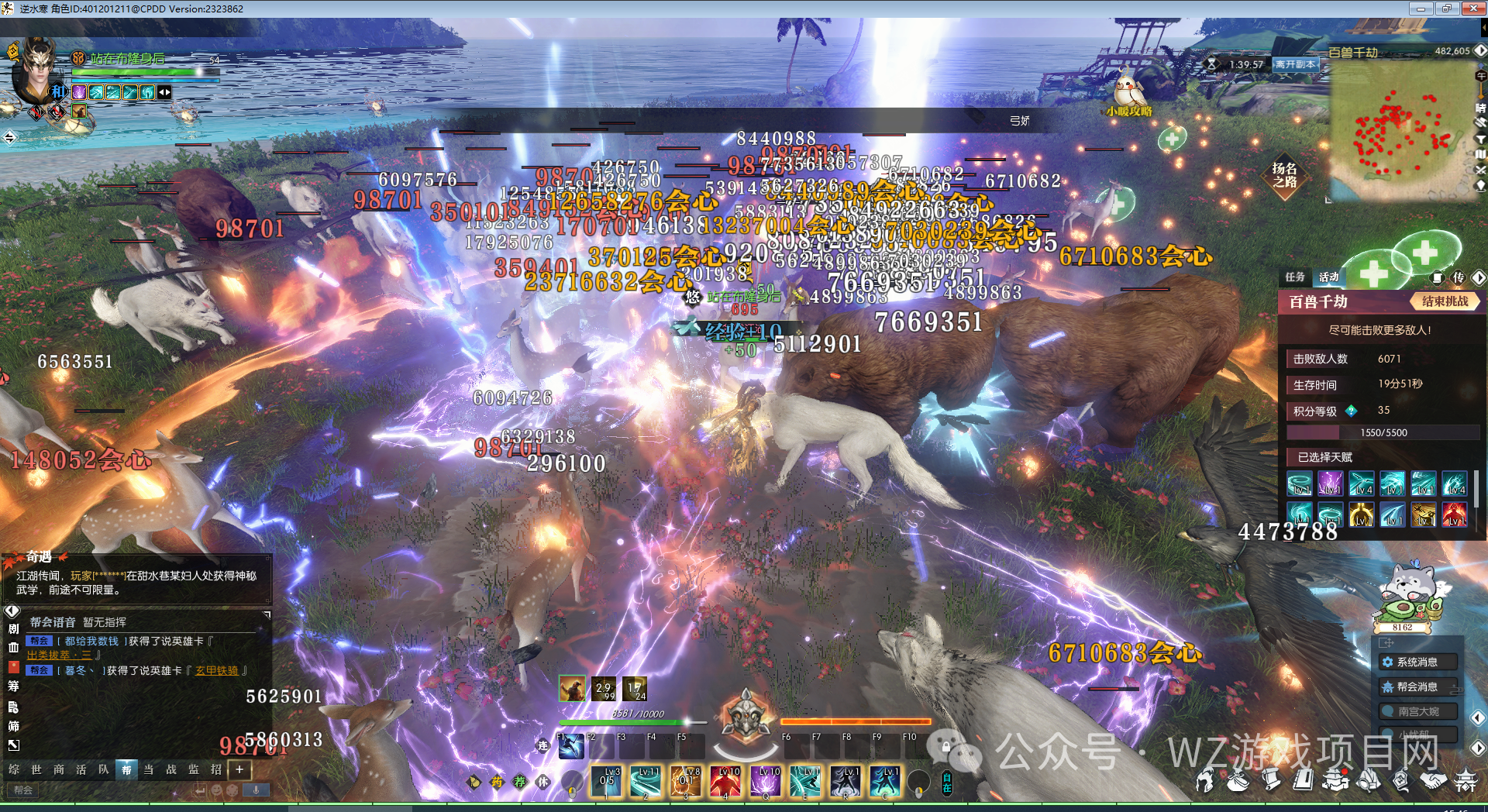Open the 扬名之路 diamond badge
The image size is (1488, 812).
click(x=1284, y=175)
